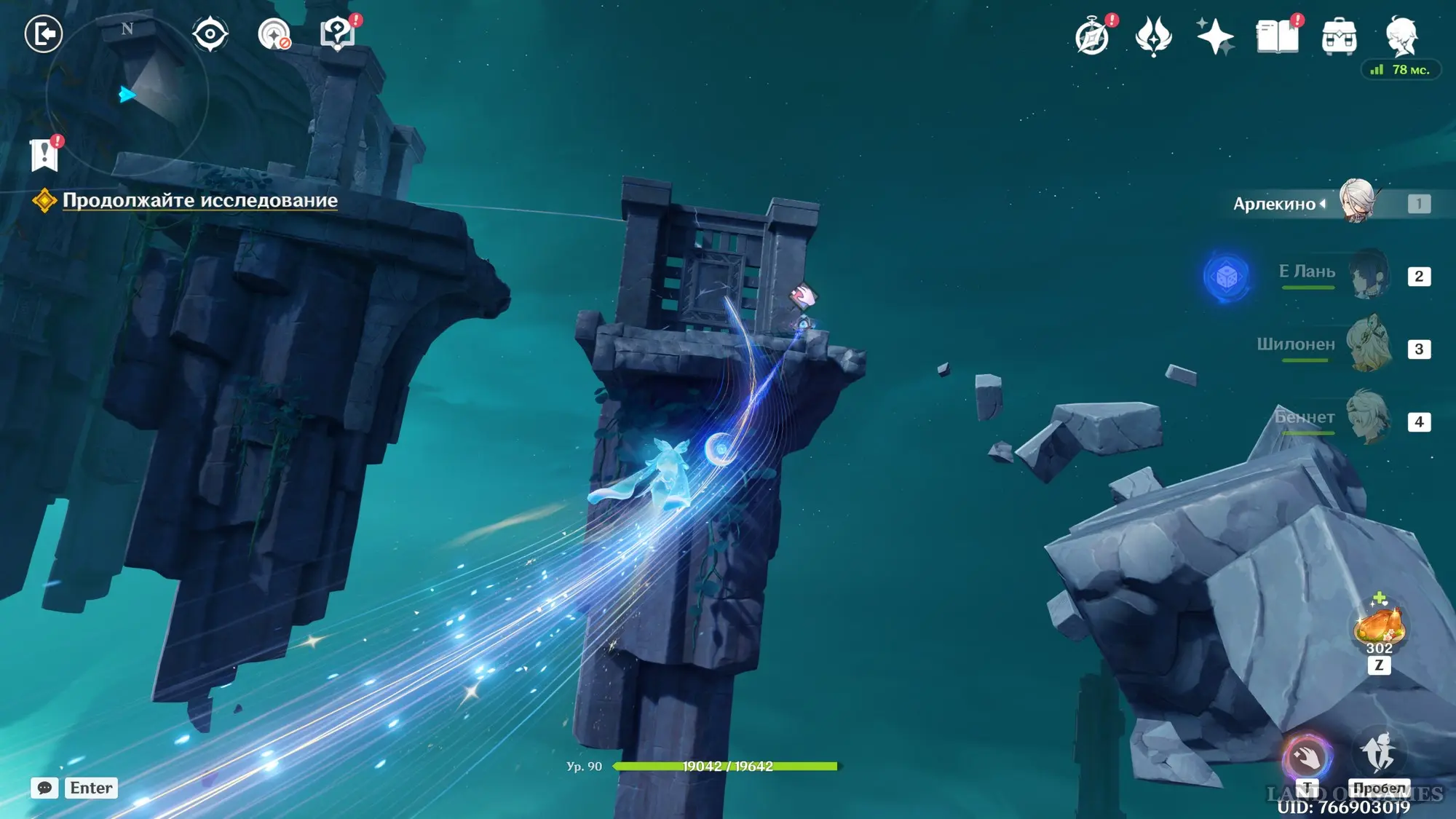
Task: Switch to party member Беннет
Action: (x=1369, y=419)
